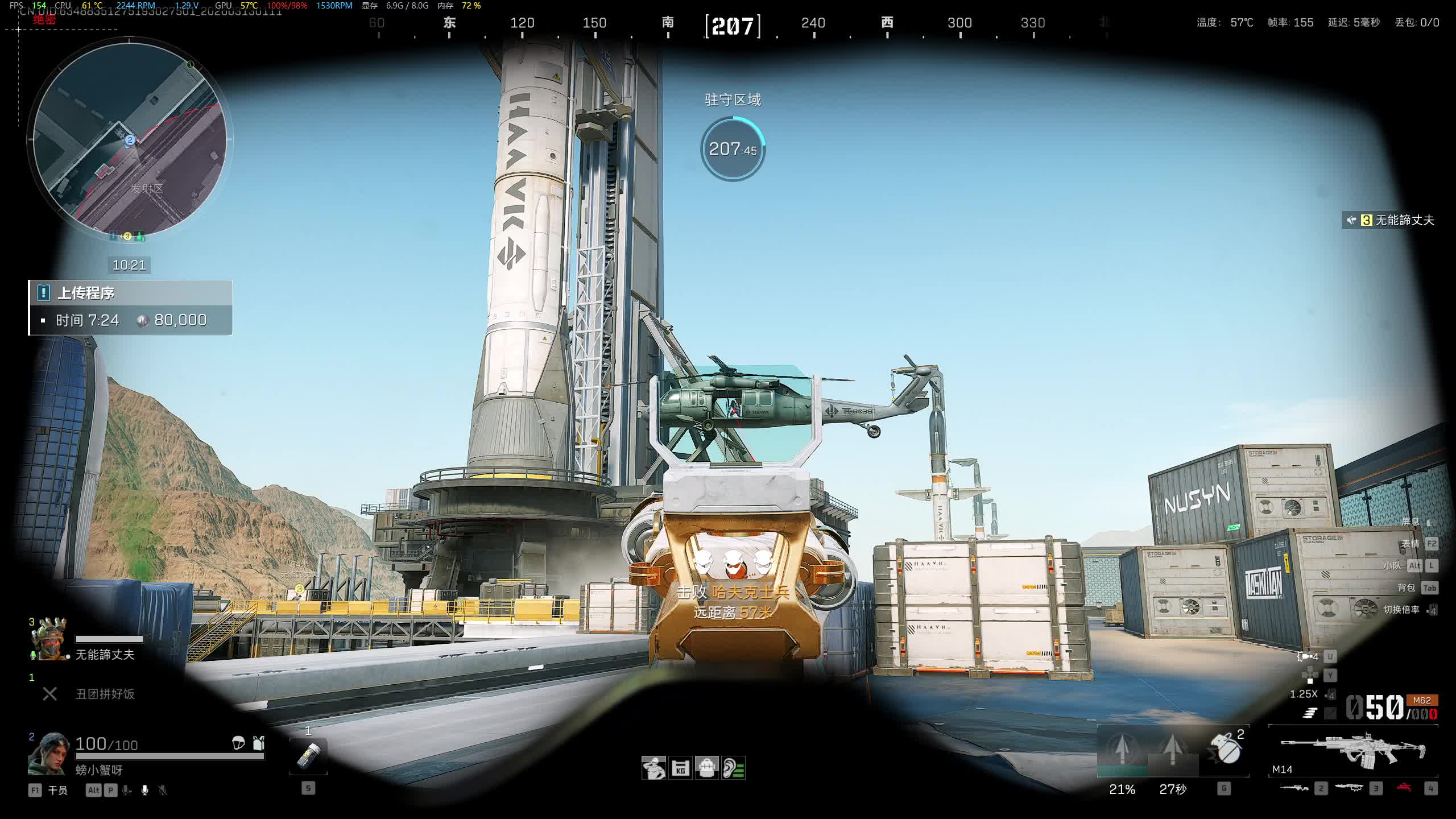Click the backpack status icon
The image size is (1456, 819).
(x=707, y=768)
